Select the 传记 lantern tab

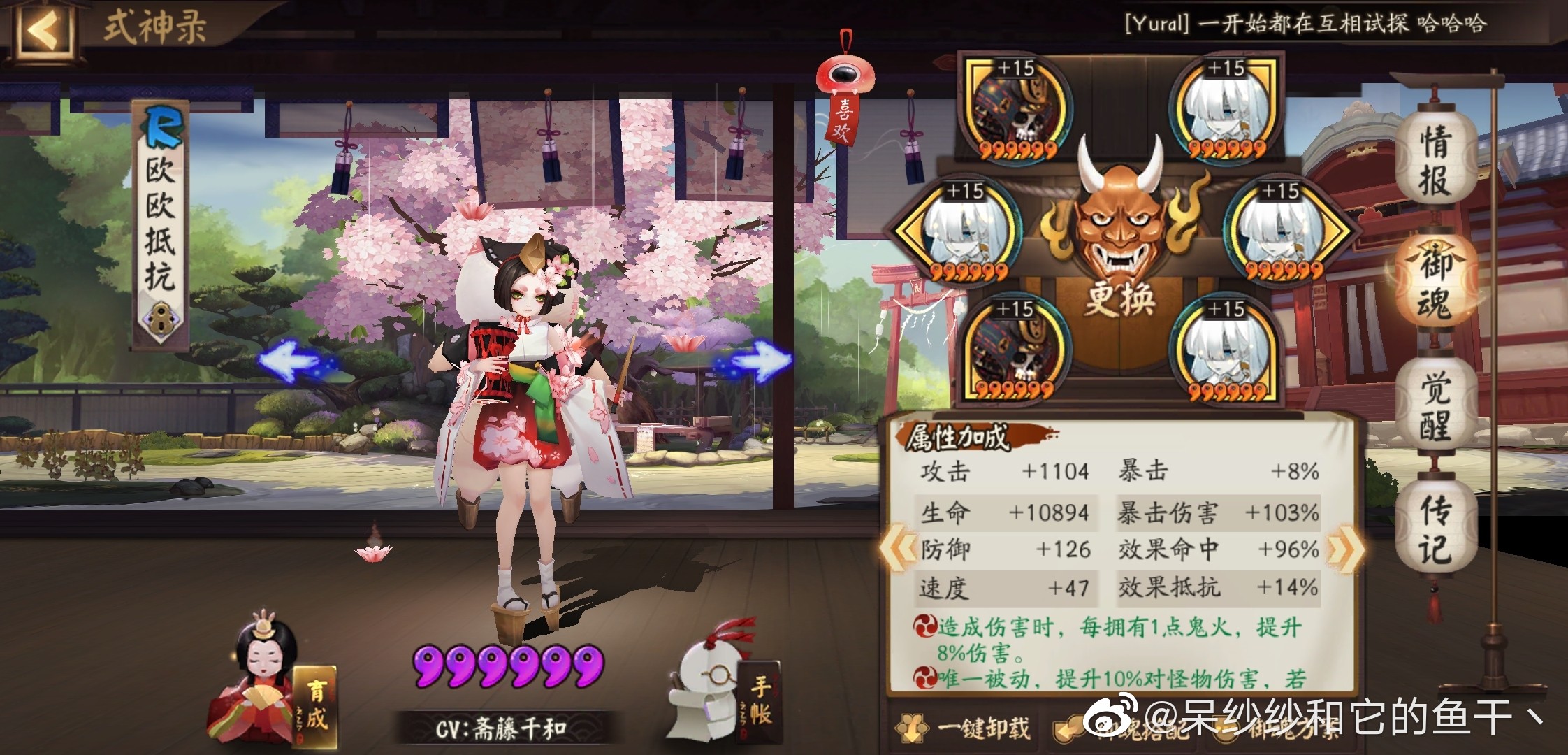tap(1435, 529)
